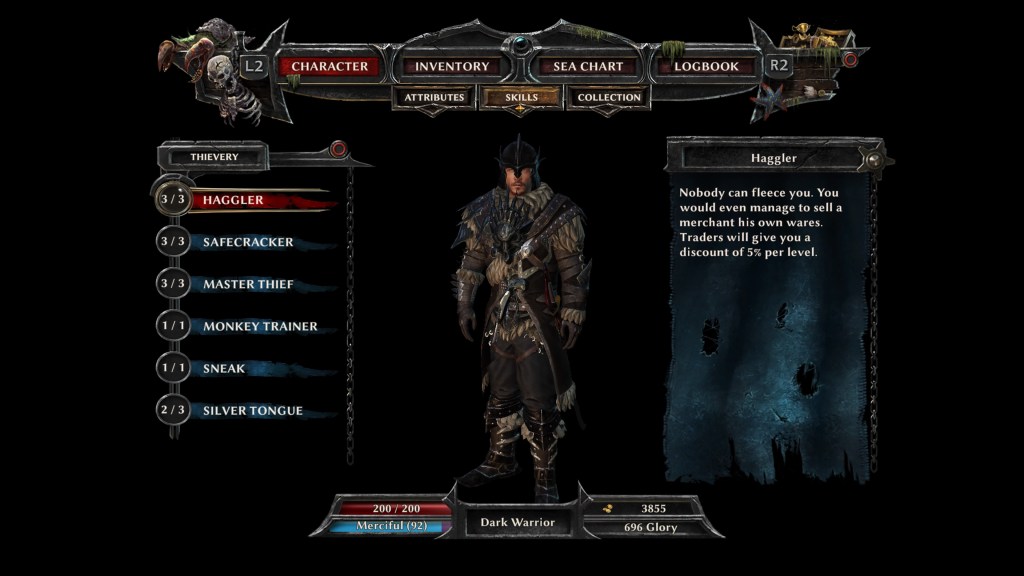Select the Haggler skill
The height and width of the screenshot is (576, 1024).
pos(233,200)
